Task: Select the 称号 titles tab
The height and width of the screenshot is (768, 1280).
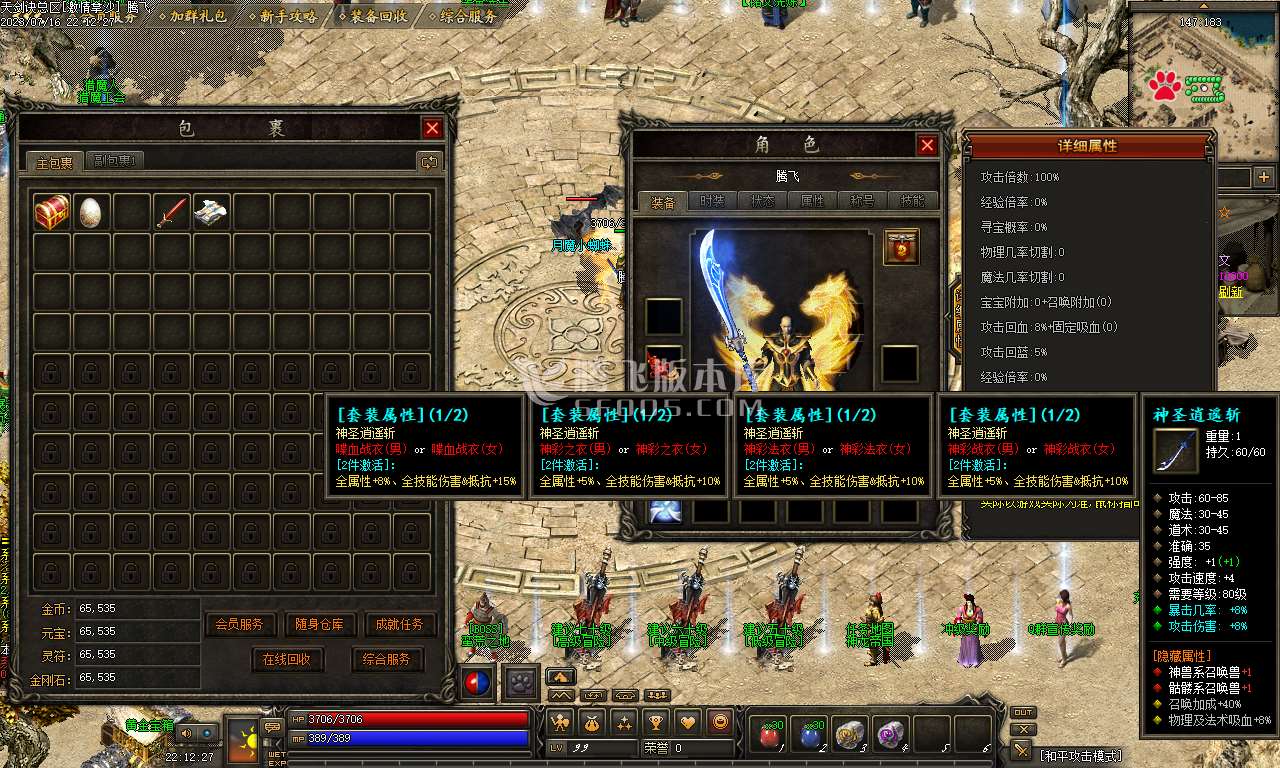Action: (862, 201)
